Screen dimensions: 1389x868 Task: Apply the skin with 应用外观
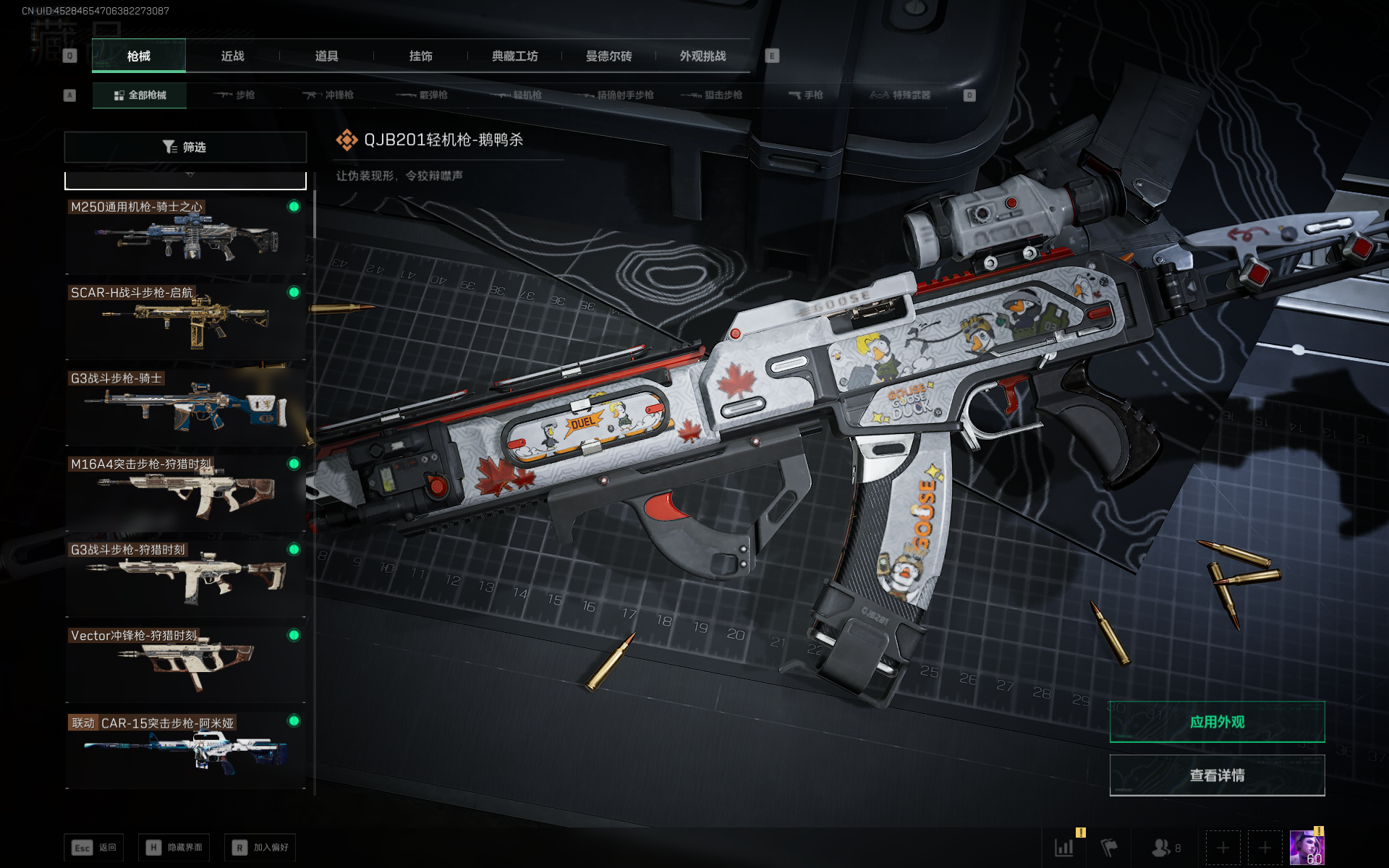tap(1217, 722)
